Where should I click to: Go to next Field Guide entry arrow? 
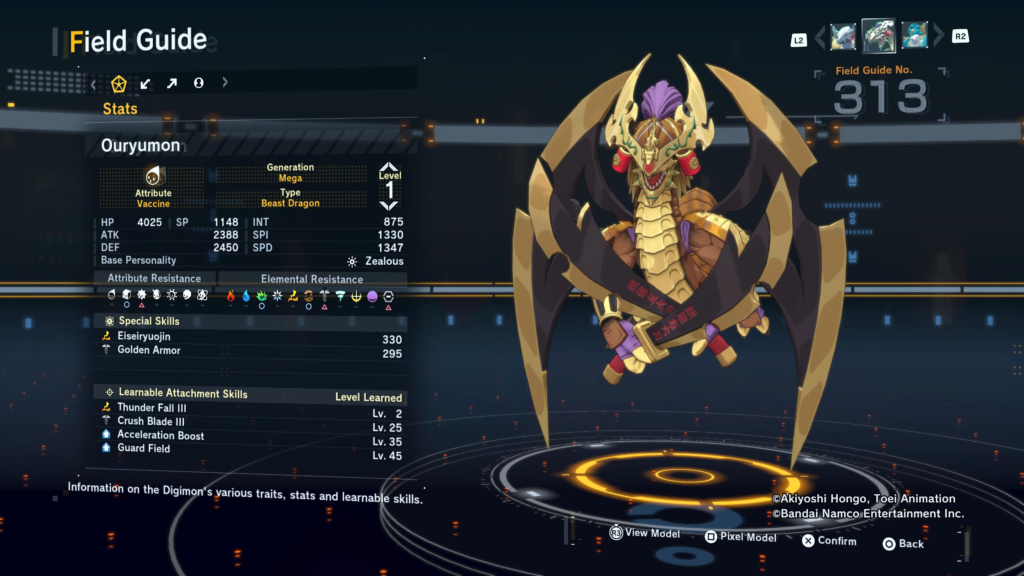click(936, 38)
